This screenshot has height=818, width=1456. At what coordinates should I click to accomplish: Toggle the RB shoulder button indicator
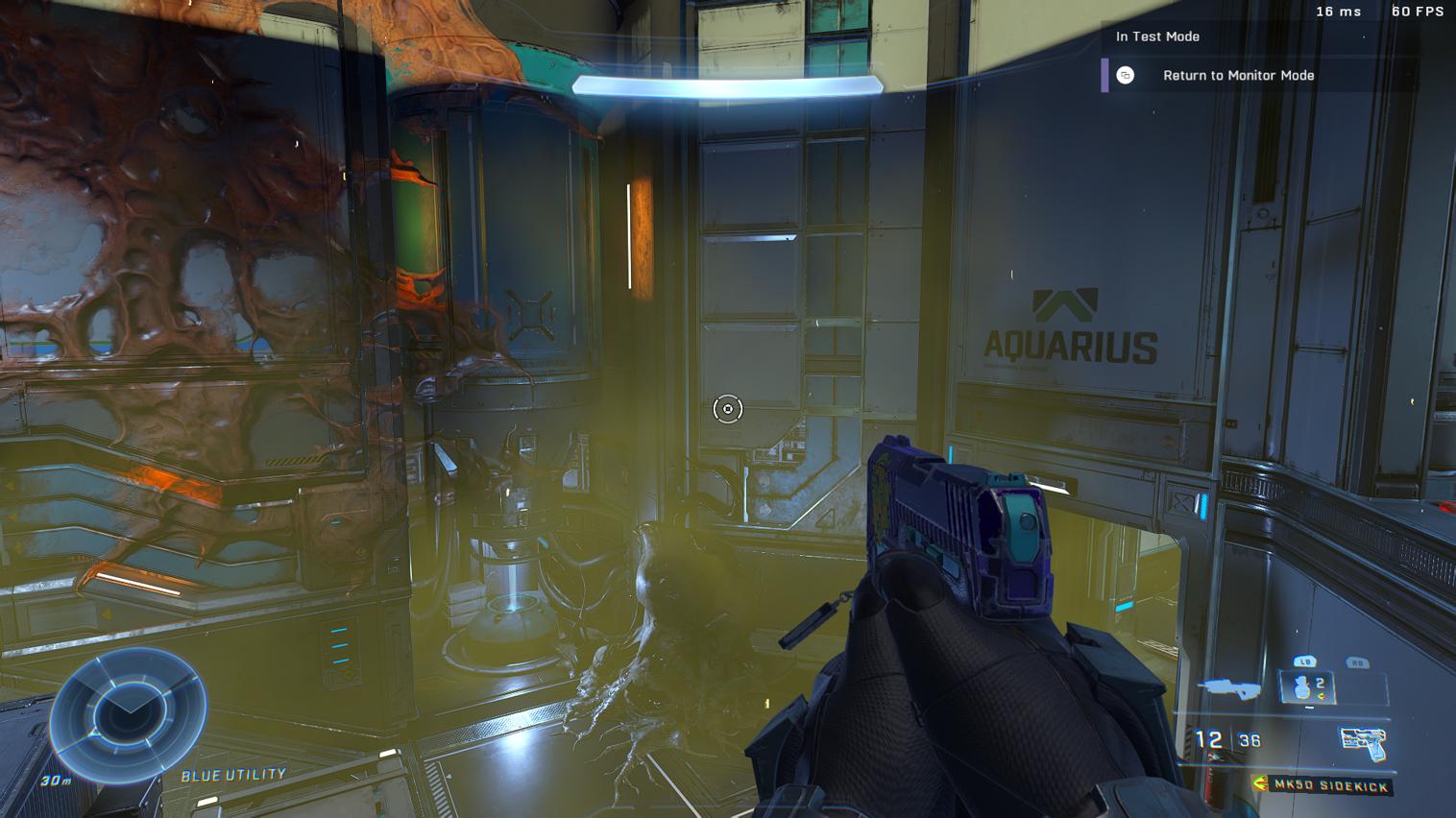pyautogui.click(x=1358, y=662)
